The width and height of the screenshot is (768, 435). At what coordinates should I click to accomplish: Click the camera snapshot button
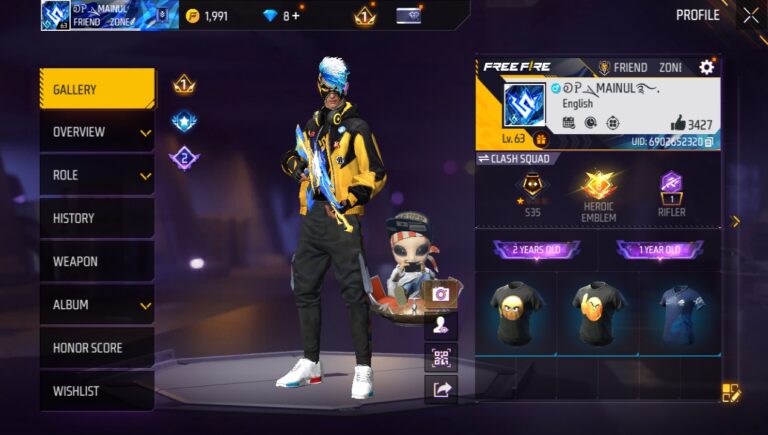pyautogui.click(x=440, y=294)
